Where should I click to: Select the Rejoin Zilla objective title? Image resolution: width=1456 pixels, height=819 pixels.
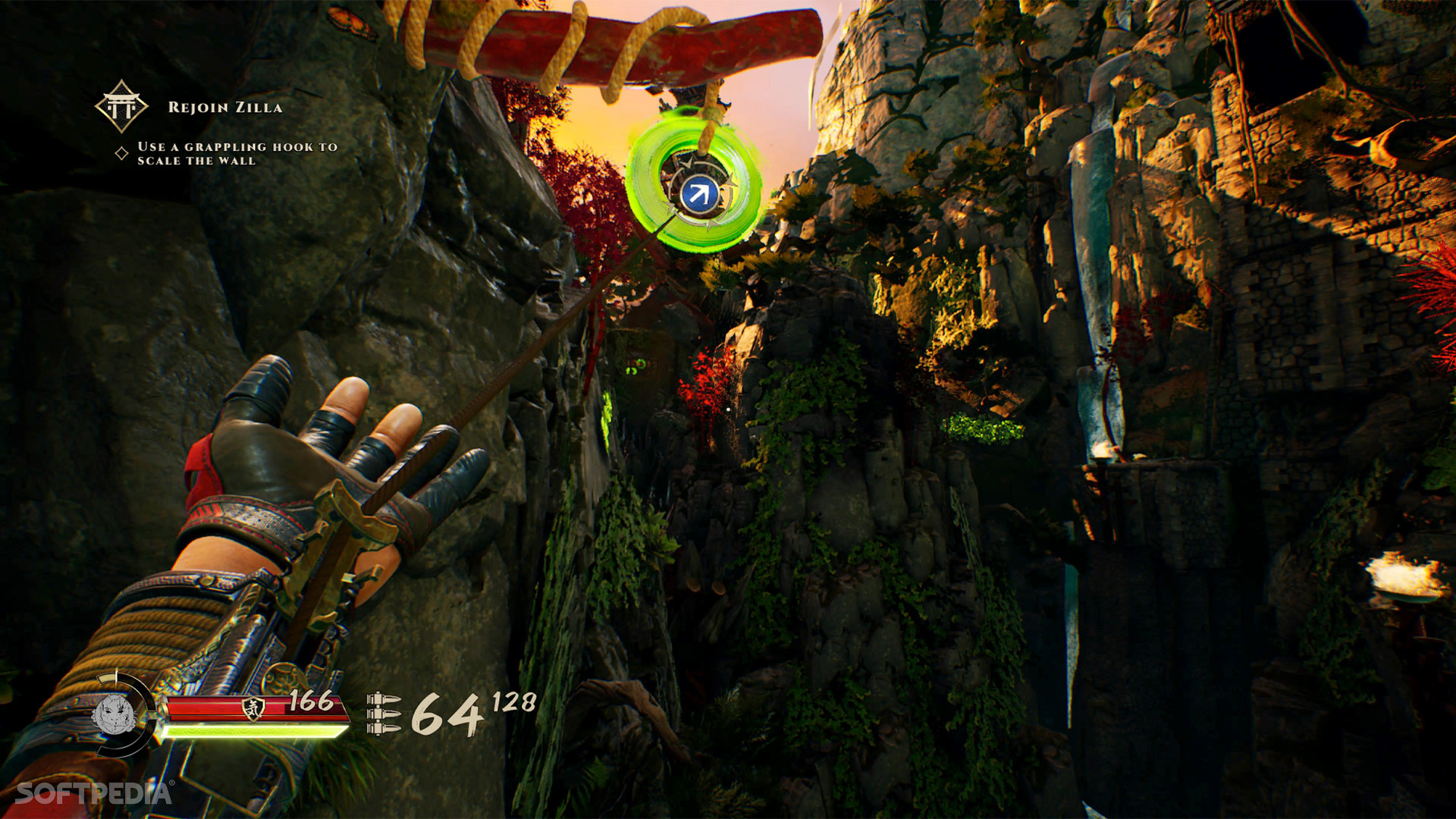225,108
